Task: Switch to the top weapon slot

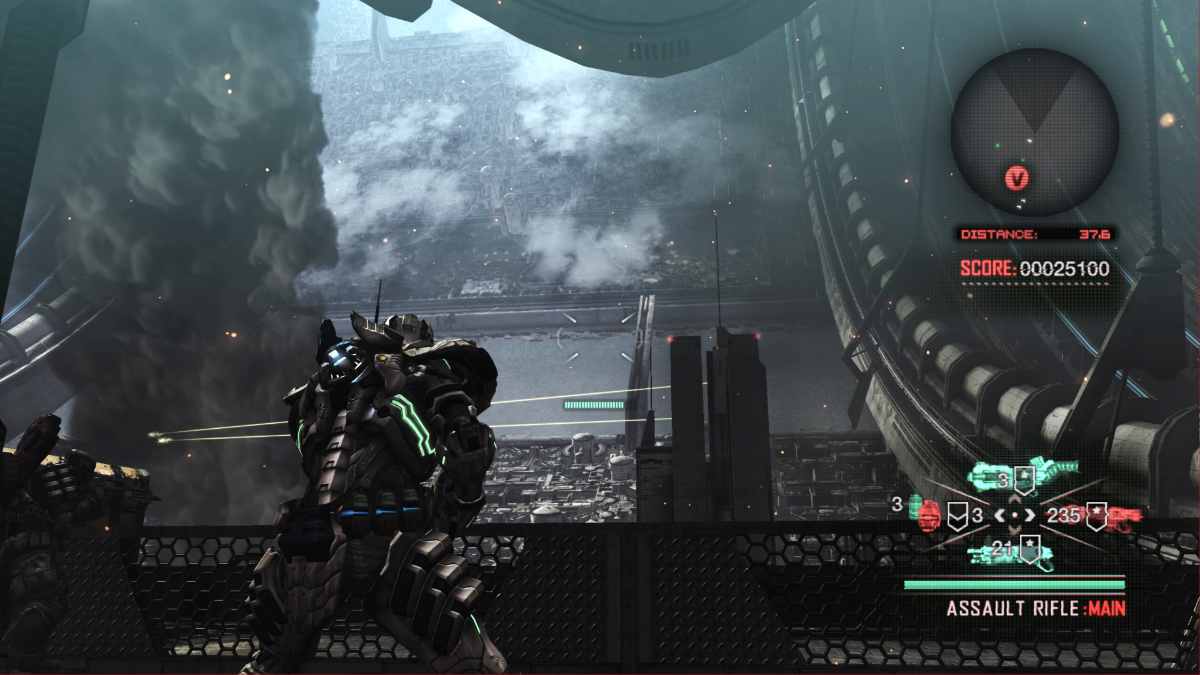Action: coord(1023,472)
